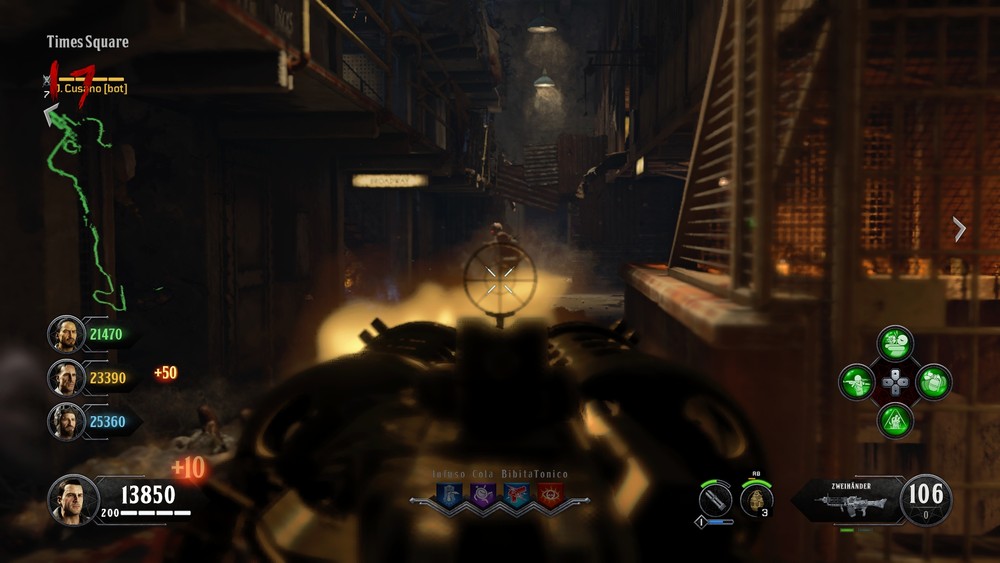Use the right-side green elixir icon
The height and width of the screenshot is (563, 1000).
click(x=933, y=382)
